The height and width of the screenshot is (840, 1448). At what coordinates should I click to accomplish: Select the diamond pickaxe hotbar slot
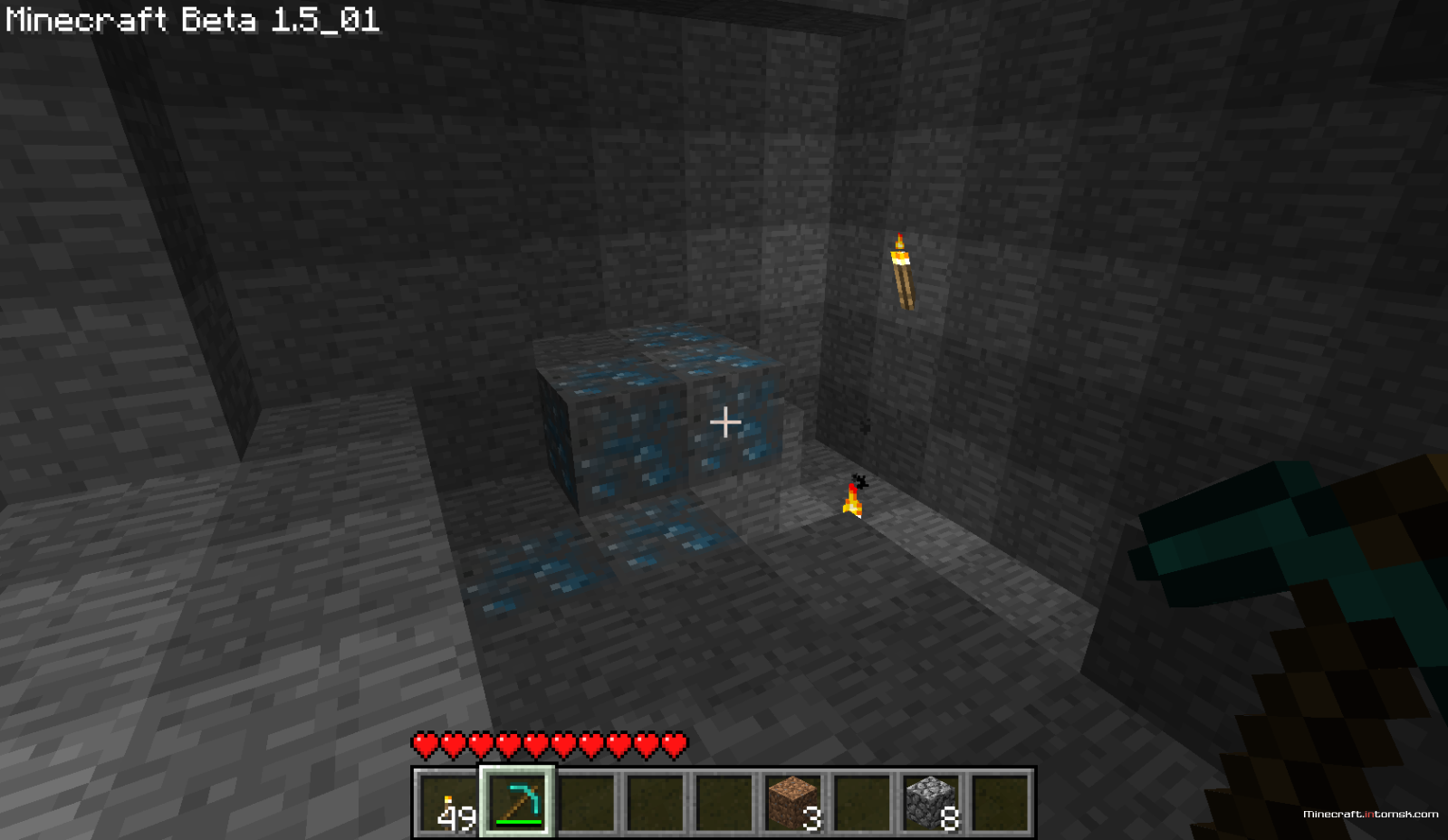(517, 803)
